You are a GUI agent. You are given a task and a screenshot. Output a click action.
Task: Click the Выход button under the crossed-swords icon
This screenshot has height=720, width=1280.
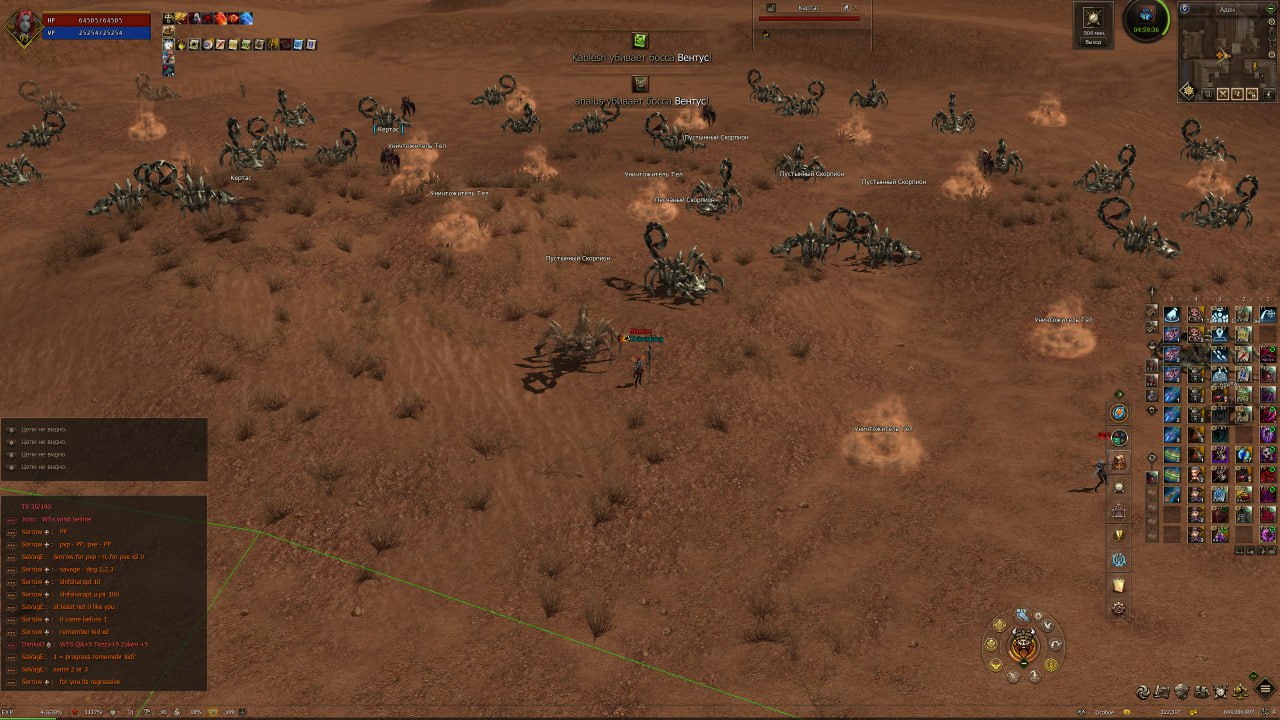[1093, 43]
